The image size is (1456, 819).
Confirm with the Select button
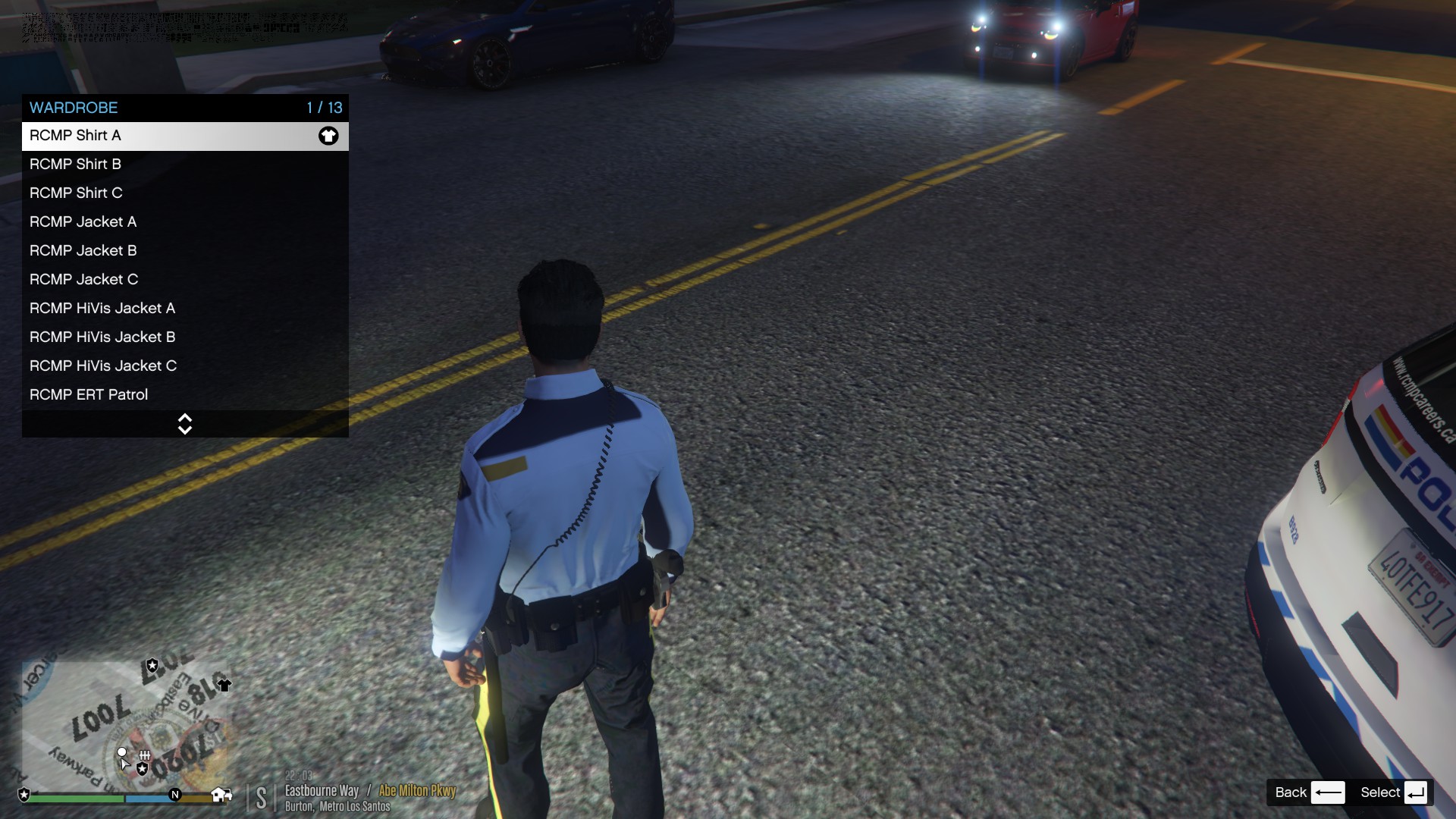[x=1394, y=792]
